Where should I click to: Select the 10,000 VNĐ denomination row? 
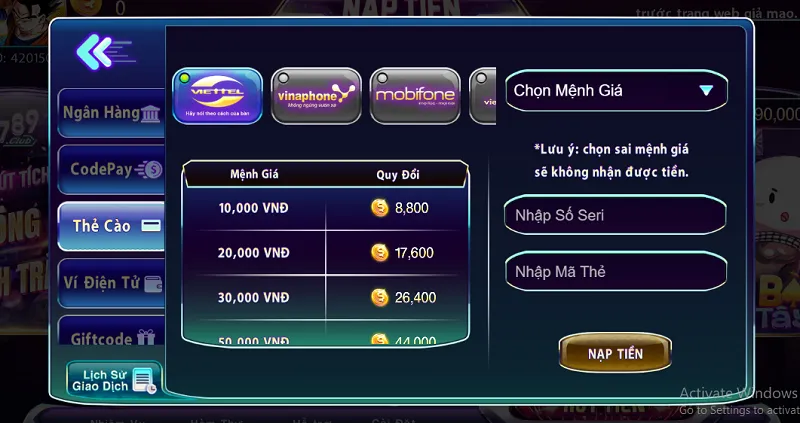[325, 208]
